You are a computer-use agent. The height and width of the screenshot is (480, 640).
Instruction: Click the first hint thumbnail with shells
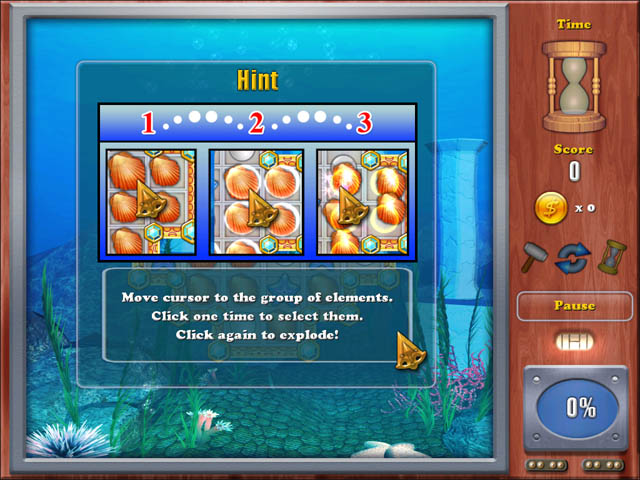point(148,203)
